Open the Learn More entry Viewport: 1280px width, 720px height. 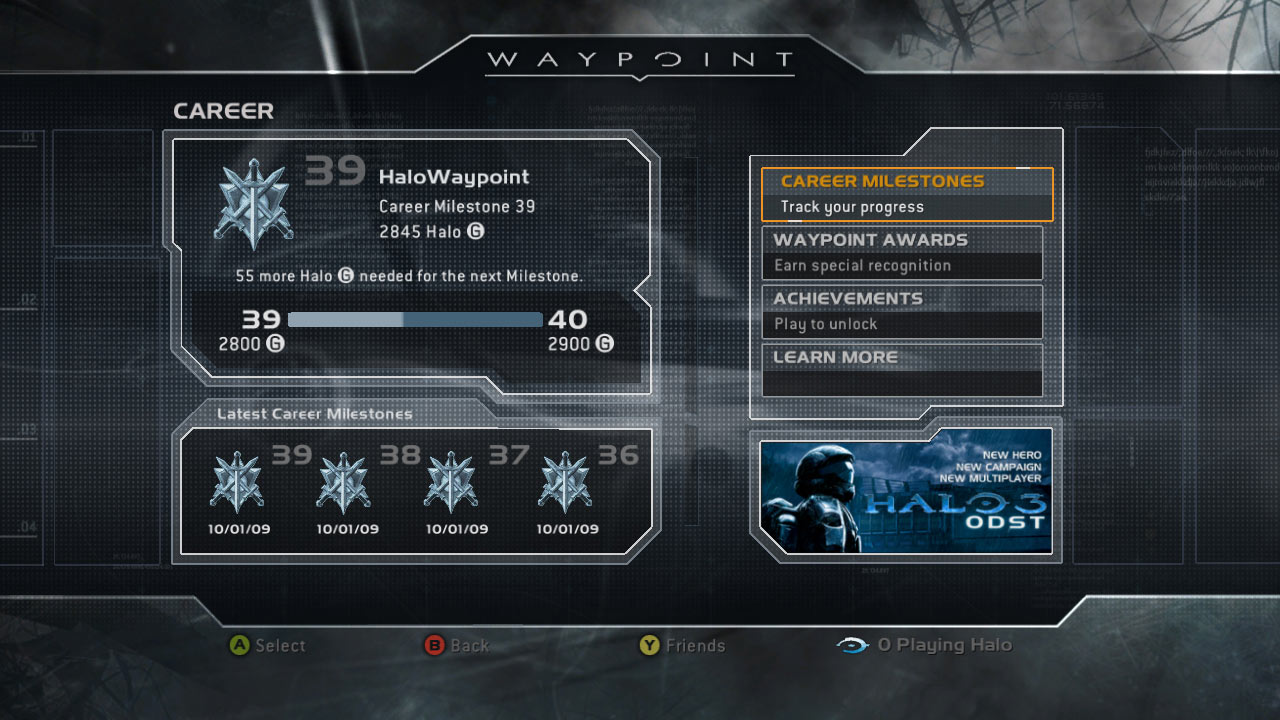902,369
